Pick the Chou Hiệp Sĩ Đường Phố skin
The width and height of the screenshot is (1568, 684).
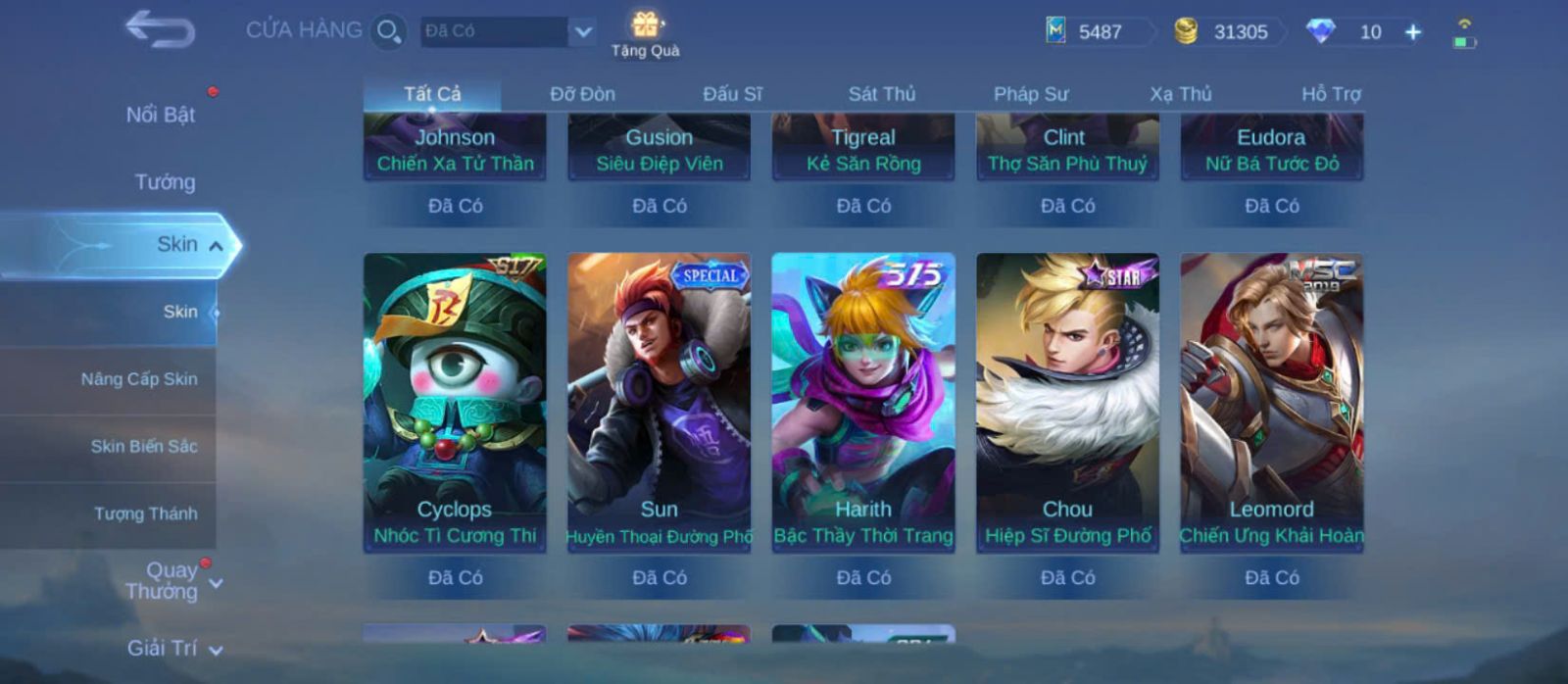[x=1067, y=402]
